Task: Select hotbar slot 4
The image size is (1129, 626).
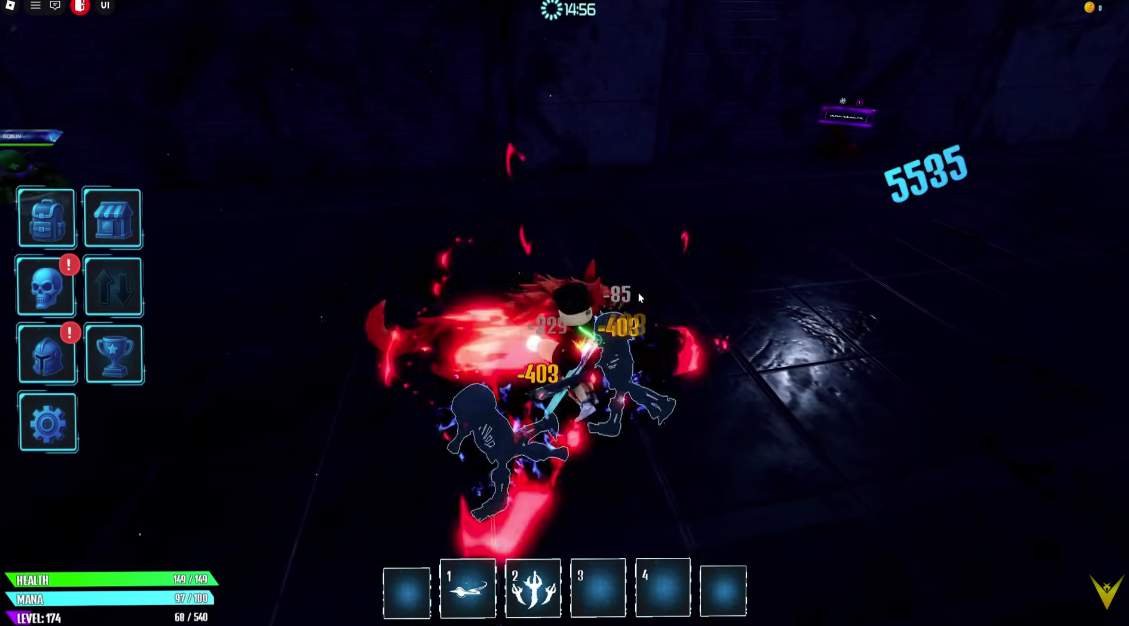Action: point(663,589)
